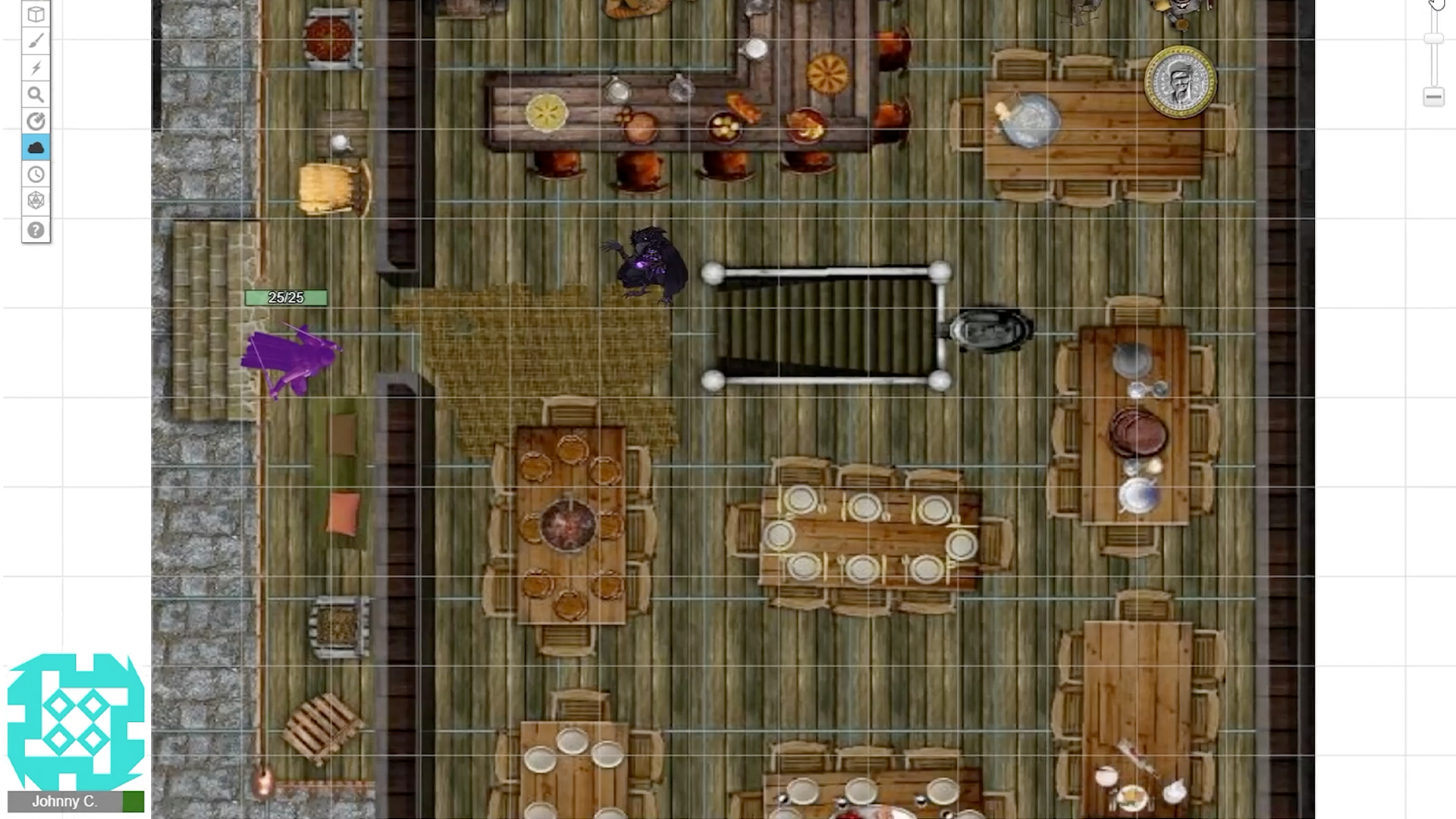Expand the dice roller options
The width and height of the screenshot is (1456, 819).
point(36,199)
